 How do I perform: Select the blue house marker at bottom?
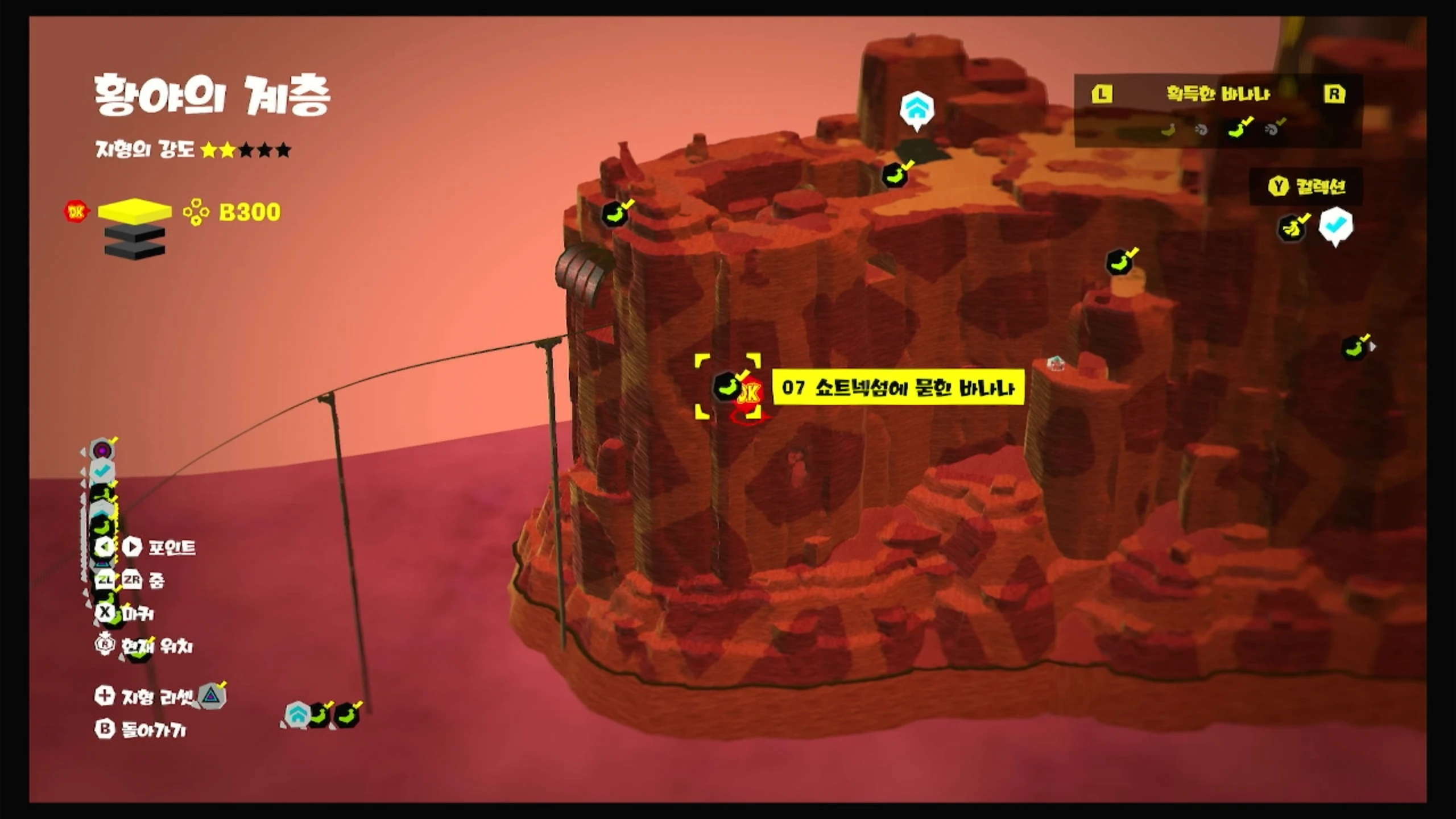pyautogui.click(x=298, y=715)
